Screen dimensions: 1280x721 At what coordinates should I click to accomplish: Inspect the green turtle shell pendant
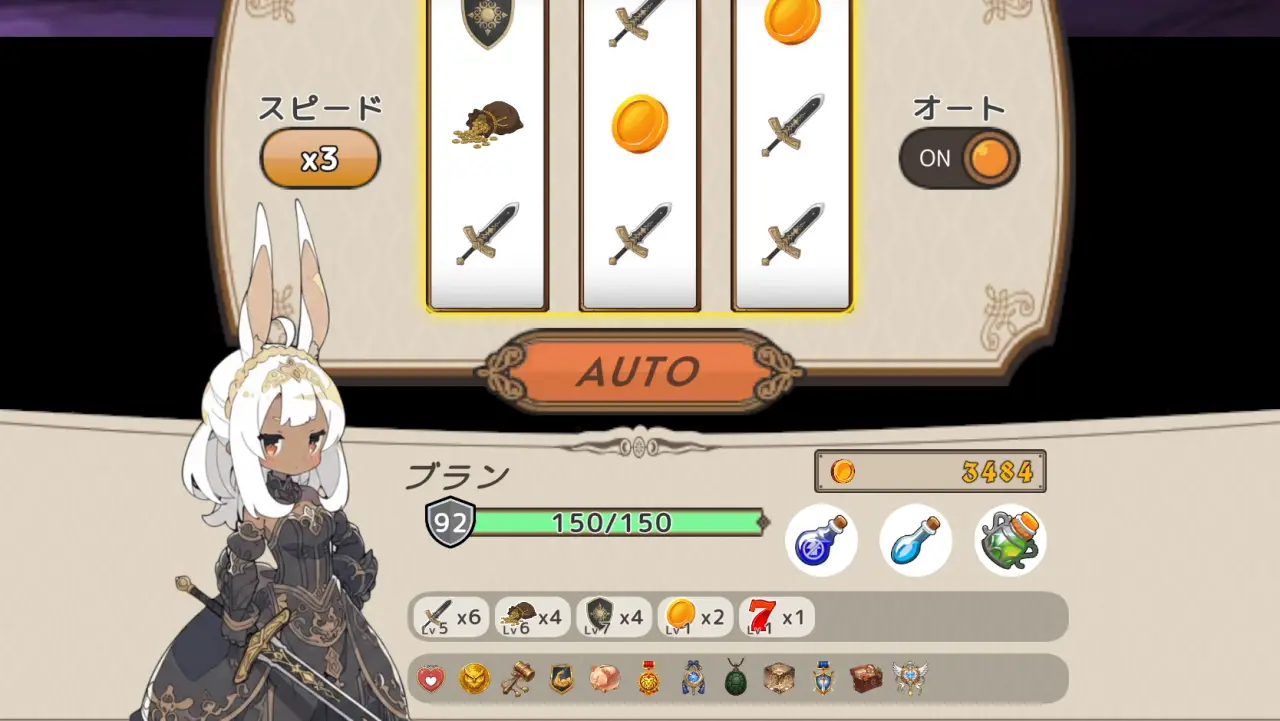(x=736, y=679)
